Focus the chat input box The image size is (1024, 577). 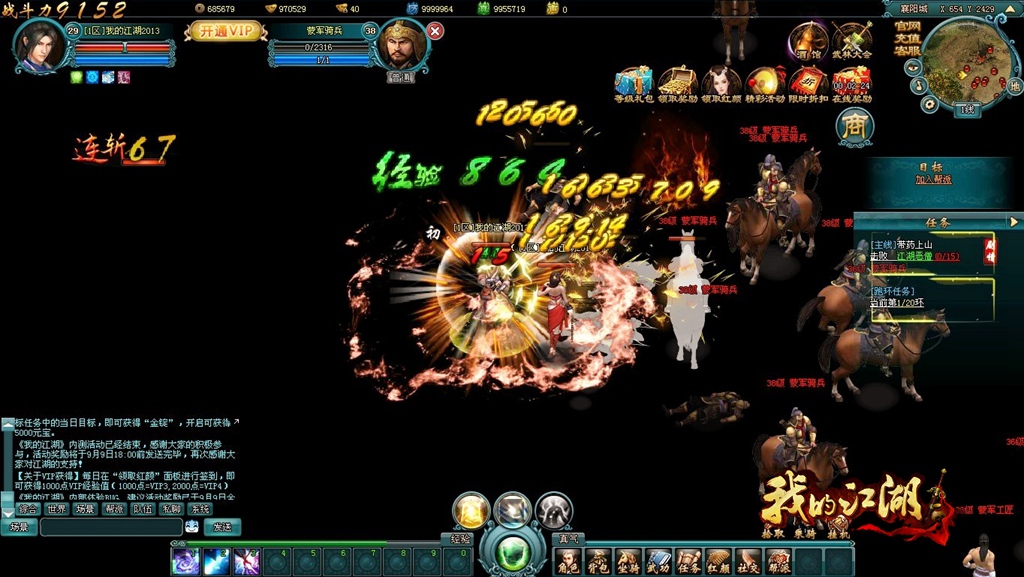[110, 527]
